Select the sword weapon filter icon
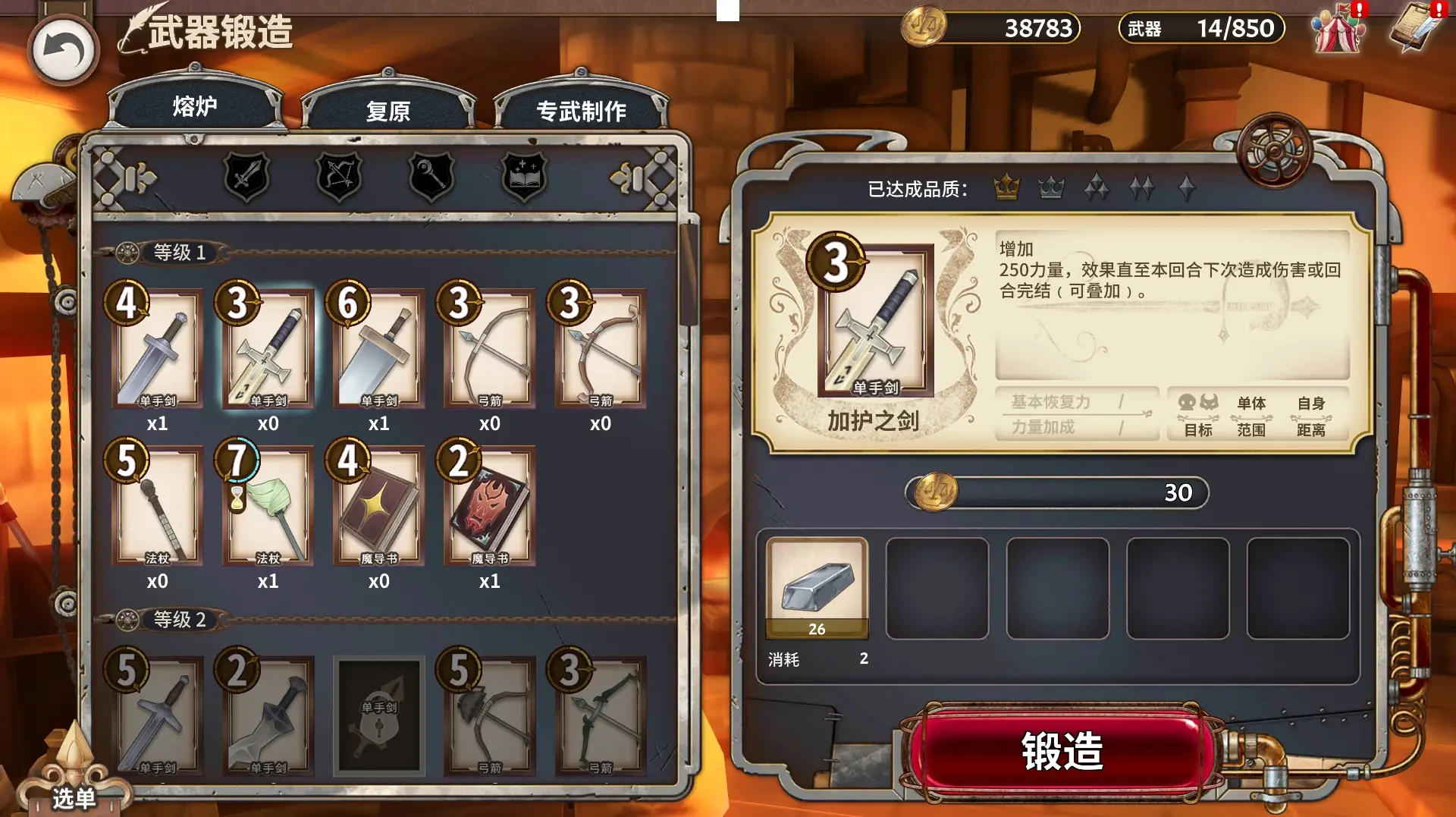 (x=245, y=176)
